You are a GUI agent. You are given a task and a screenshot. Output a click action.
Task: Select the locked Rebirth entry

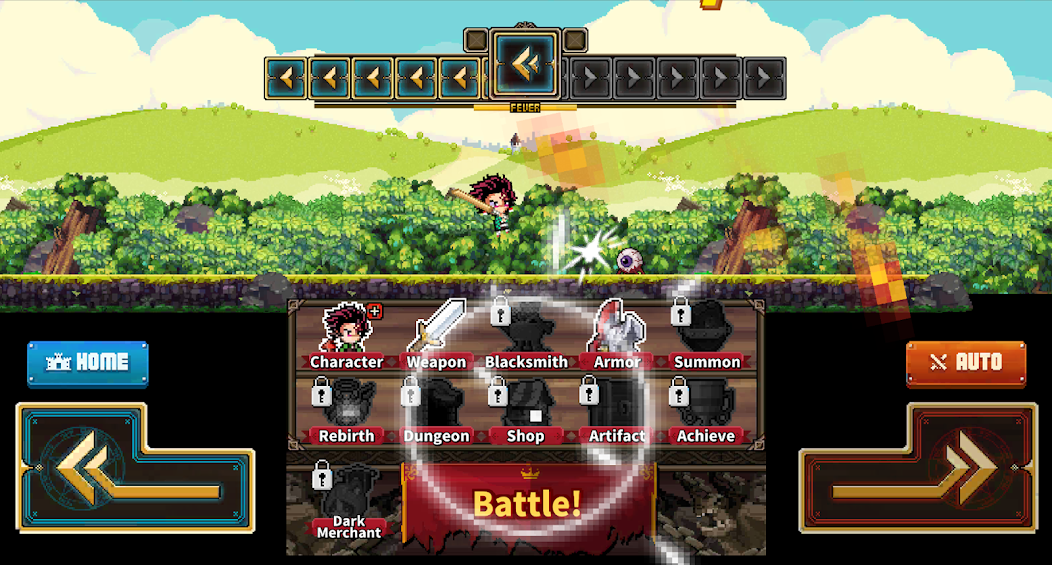(346, 412)
